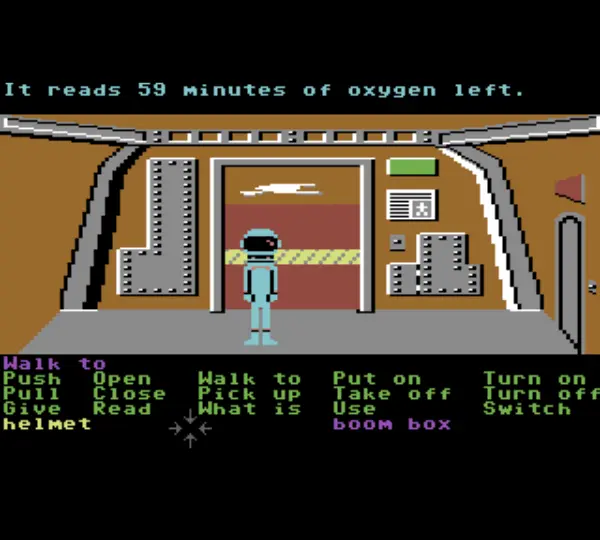Select the Walk to verb in the verb list
Viewport: 600px width, 540px height.
click(x=249, y=379)
